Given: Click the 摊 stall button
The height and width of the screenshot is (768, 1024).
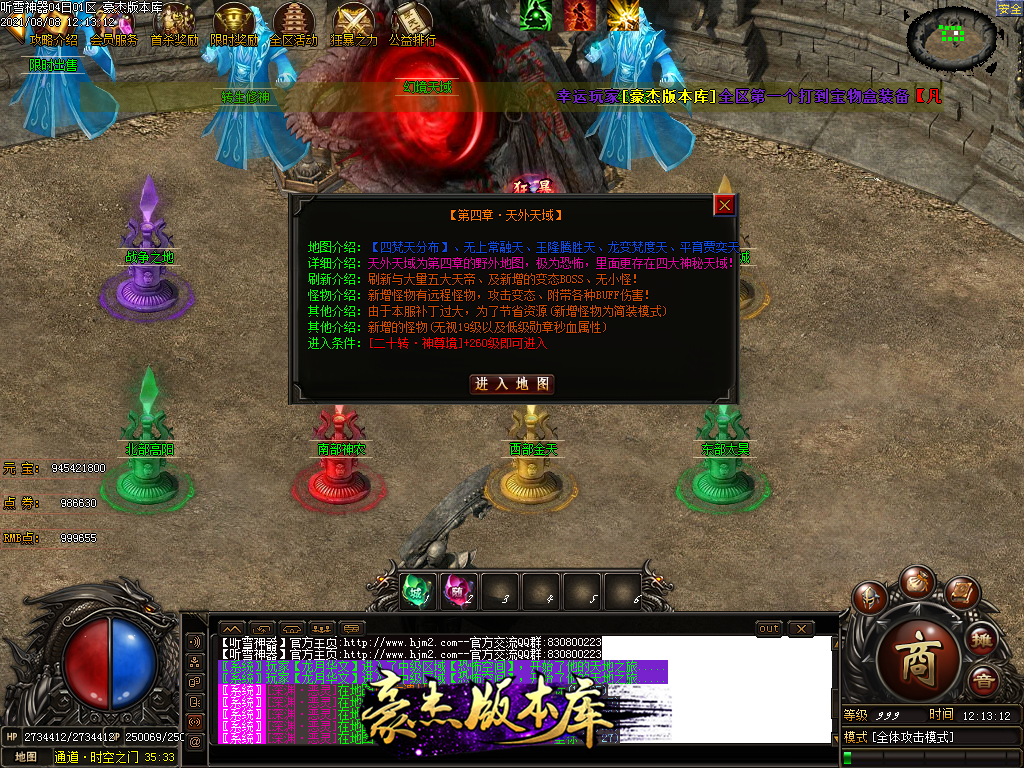Looking at the screenshot, I should pos(983,638).
